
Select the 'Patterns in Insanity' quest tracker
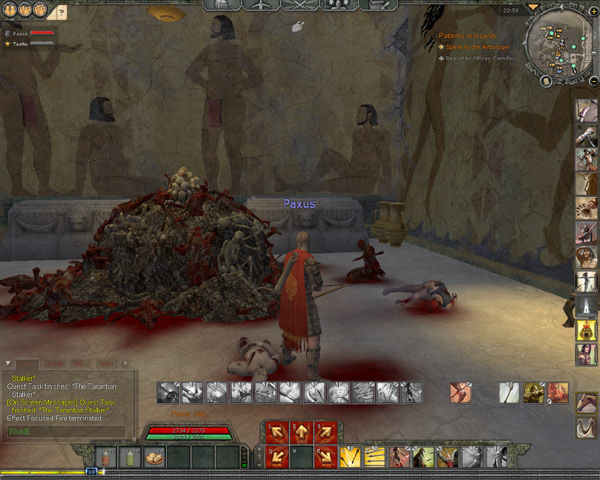click(470, 35)
